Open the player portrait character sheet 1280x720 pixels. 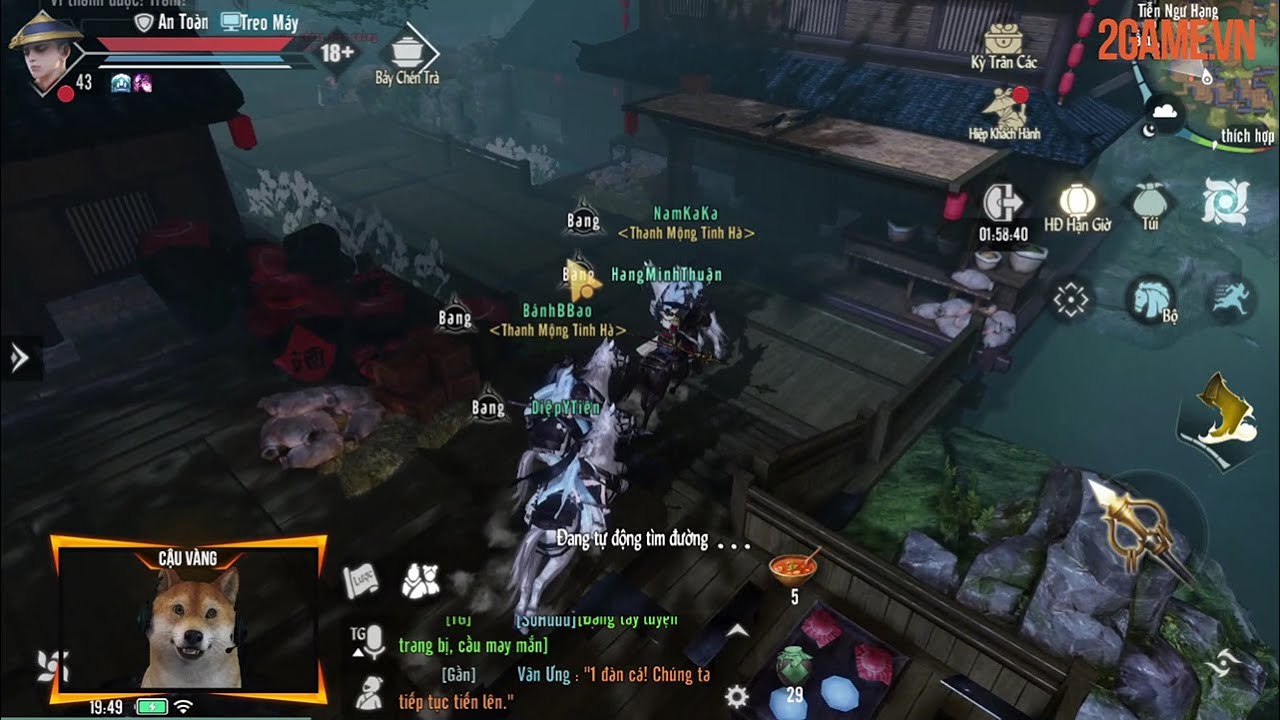[x=45, y=52]
